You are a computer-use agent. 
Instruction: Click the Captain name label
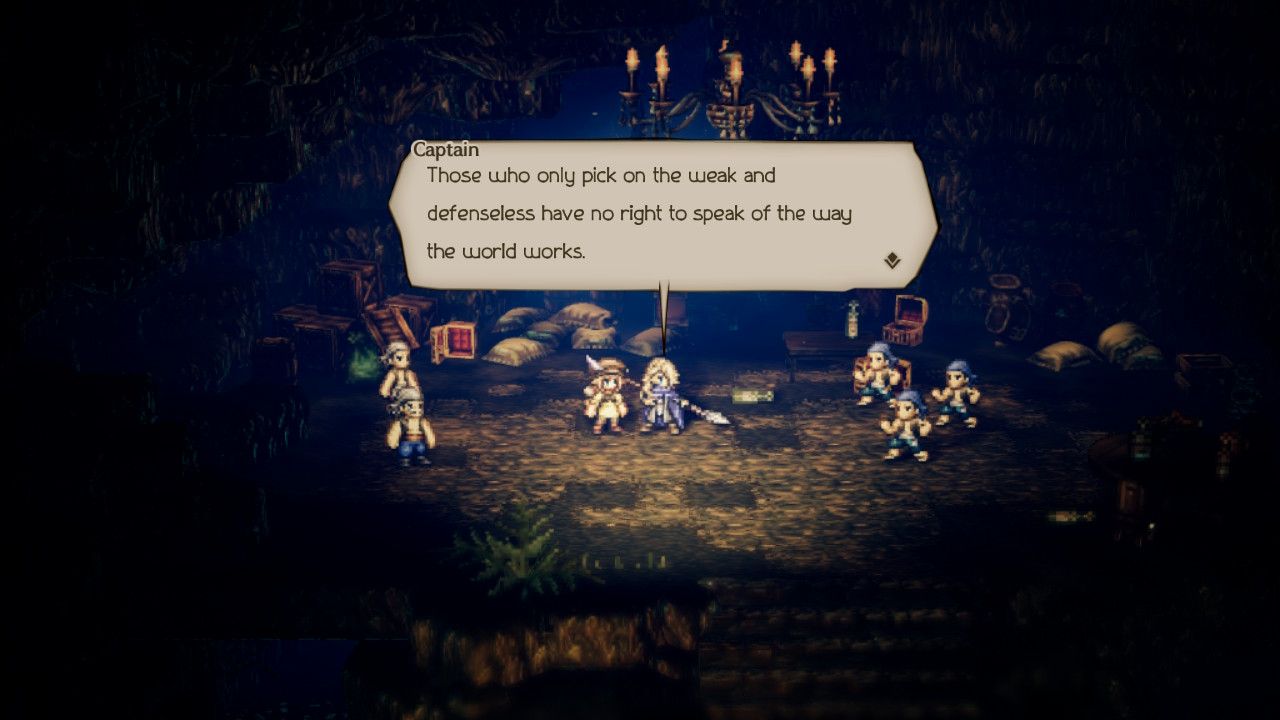pyautogui.click(x=444, y=150)
